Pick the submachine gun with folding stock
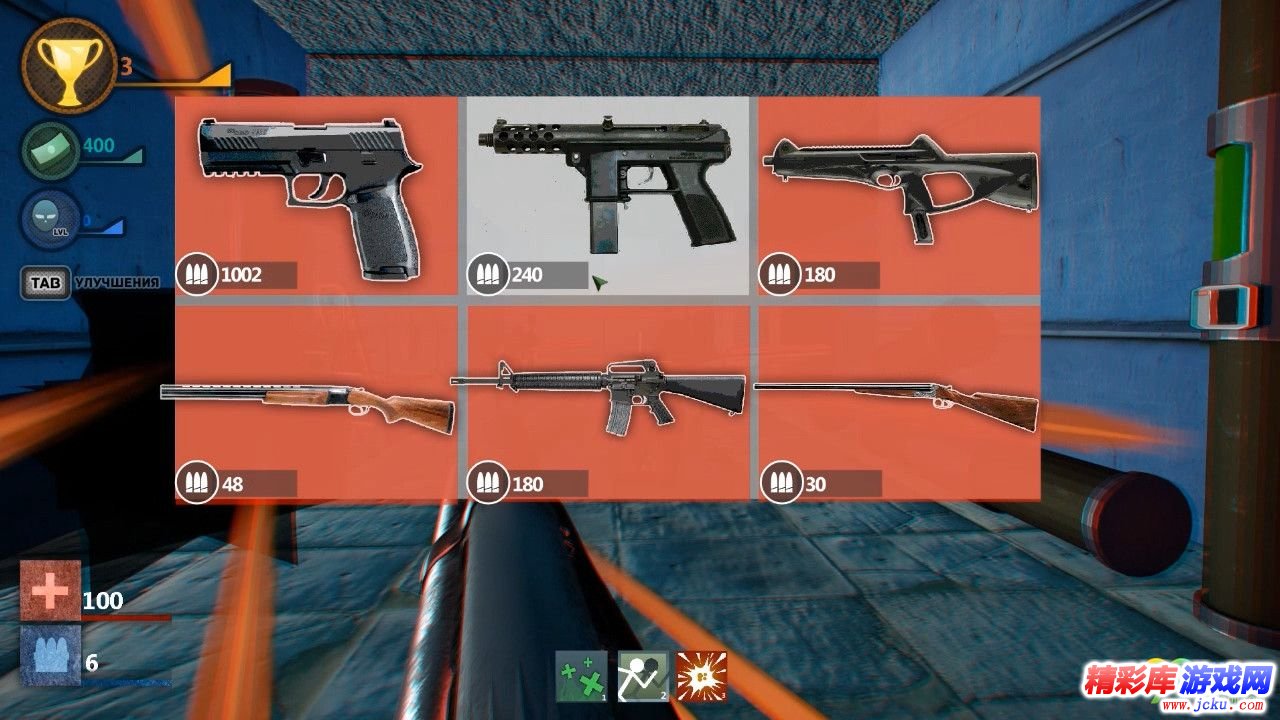1280x720 pixels. [898, 196]
